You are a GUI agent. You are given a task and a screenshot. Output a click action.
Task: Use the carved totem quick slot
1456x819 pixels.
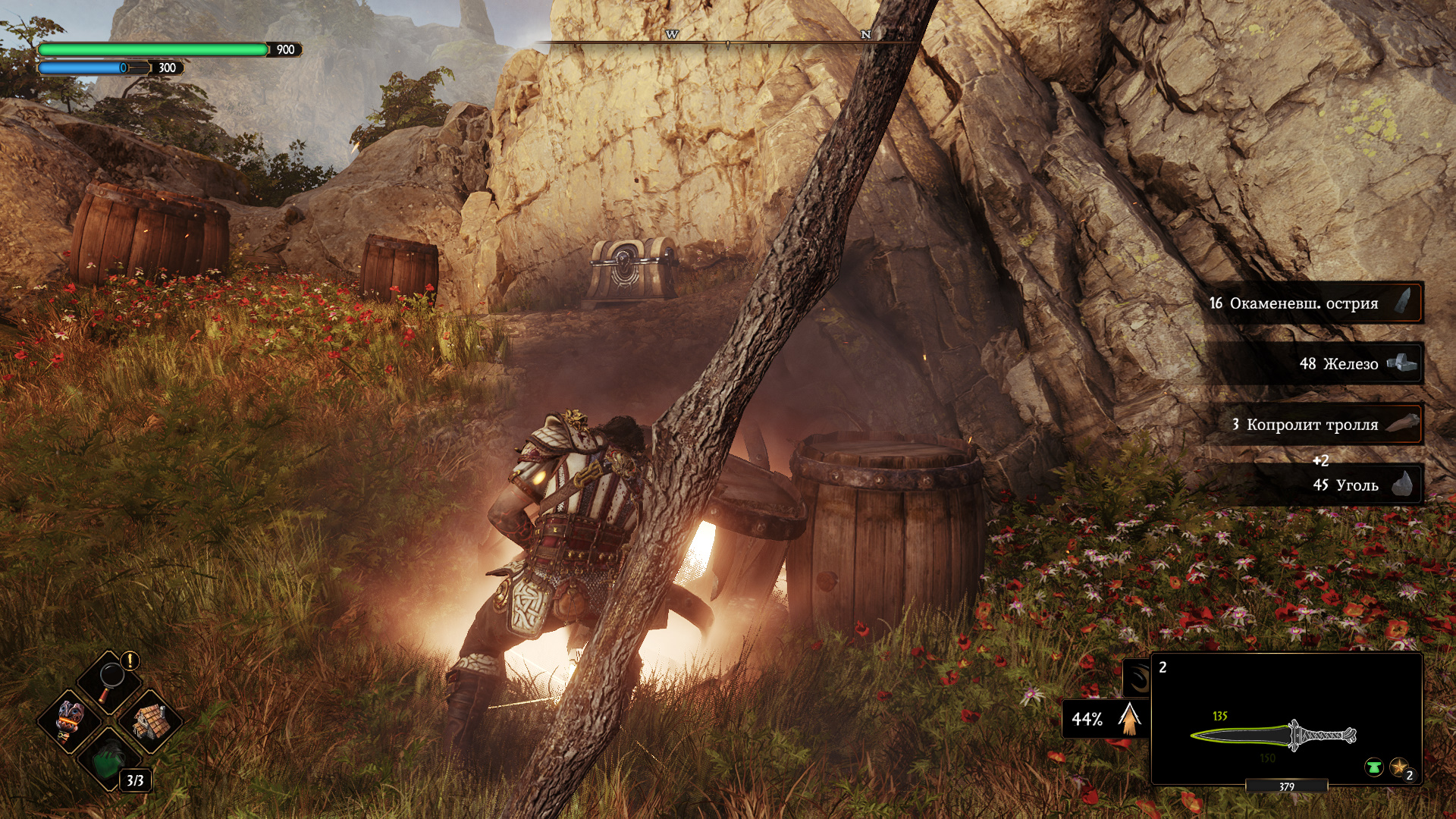coord(70,720)
